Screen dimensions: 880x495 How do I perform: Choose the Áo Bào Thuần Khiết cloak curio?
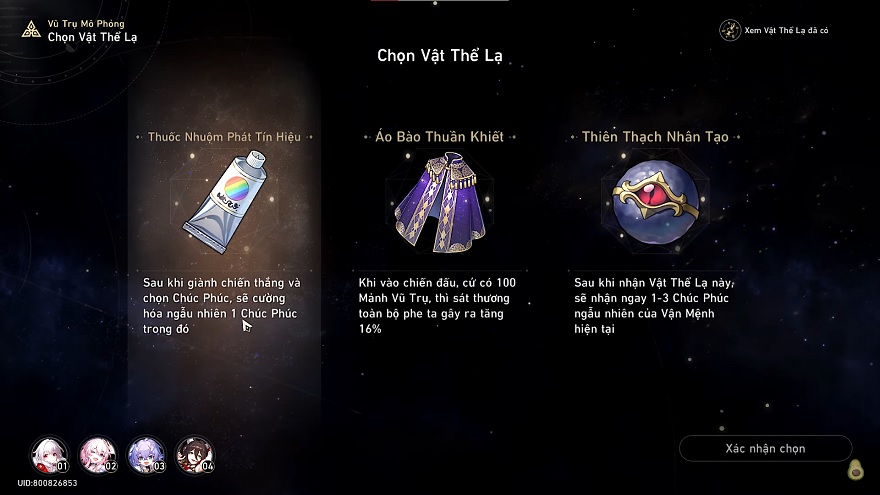click(439, 199)
